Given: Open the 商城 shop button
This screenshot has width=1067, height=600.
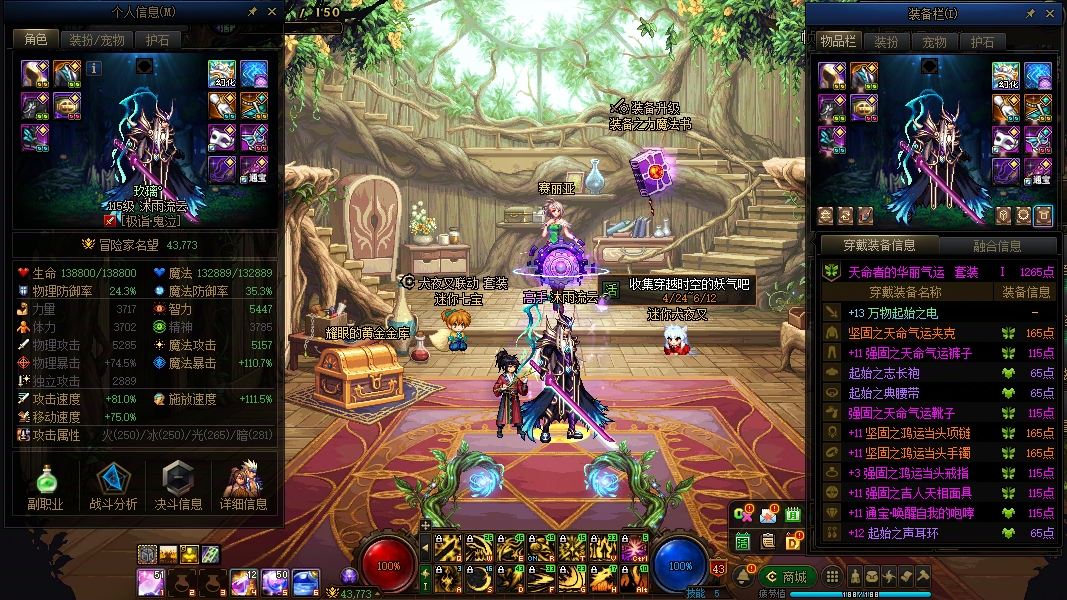Looking at the screenshot, I should [787, 576].
